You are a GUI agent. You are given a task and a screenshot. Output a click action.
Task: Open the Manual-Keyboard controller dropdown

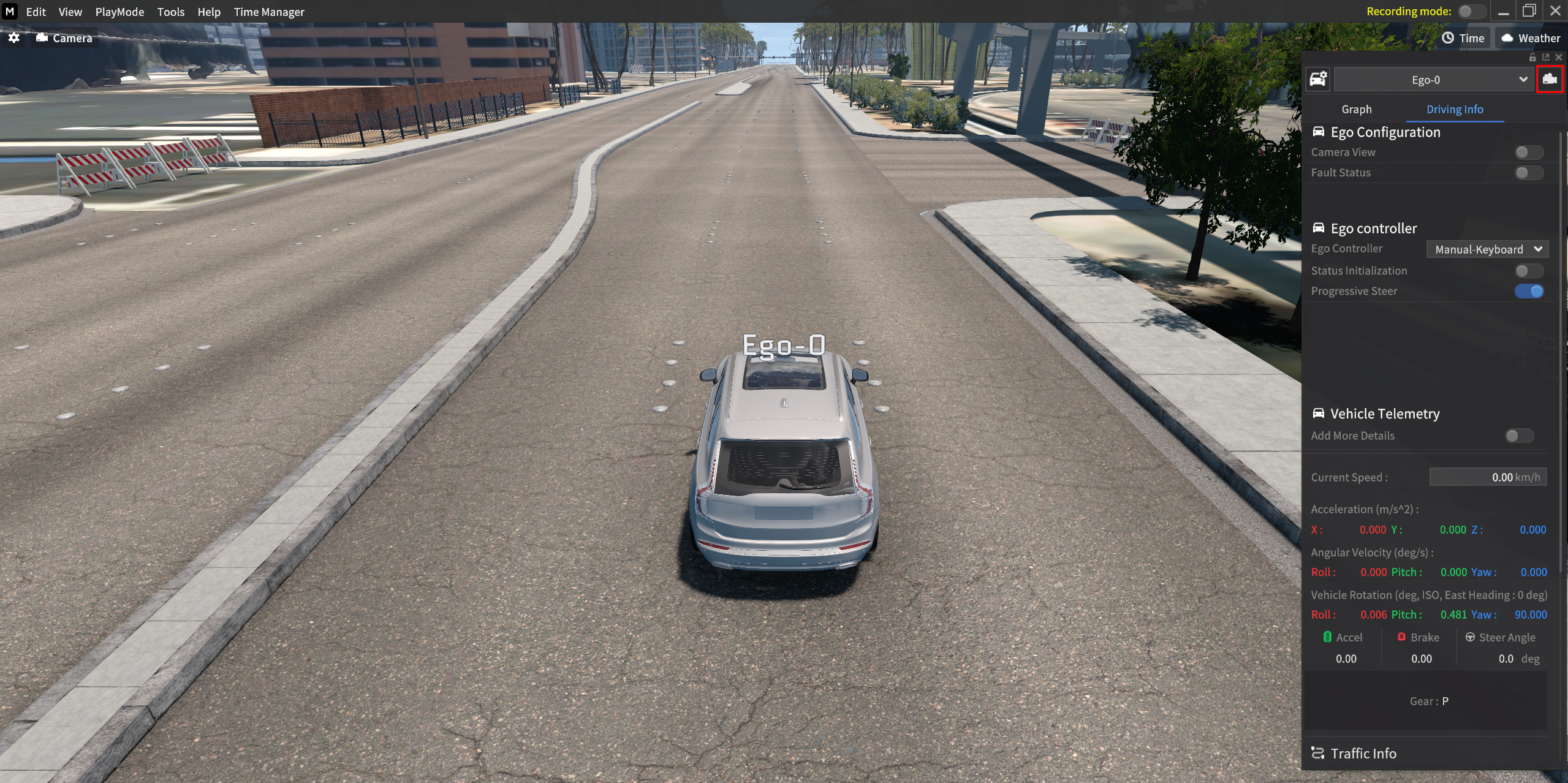1487,249
